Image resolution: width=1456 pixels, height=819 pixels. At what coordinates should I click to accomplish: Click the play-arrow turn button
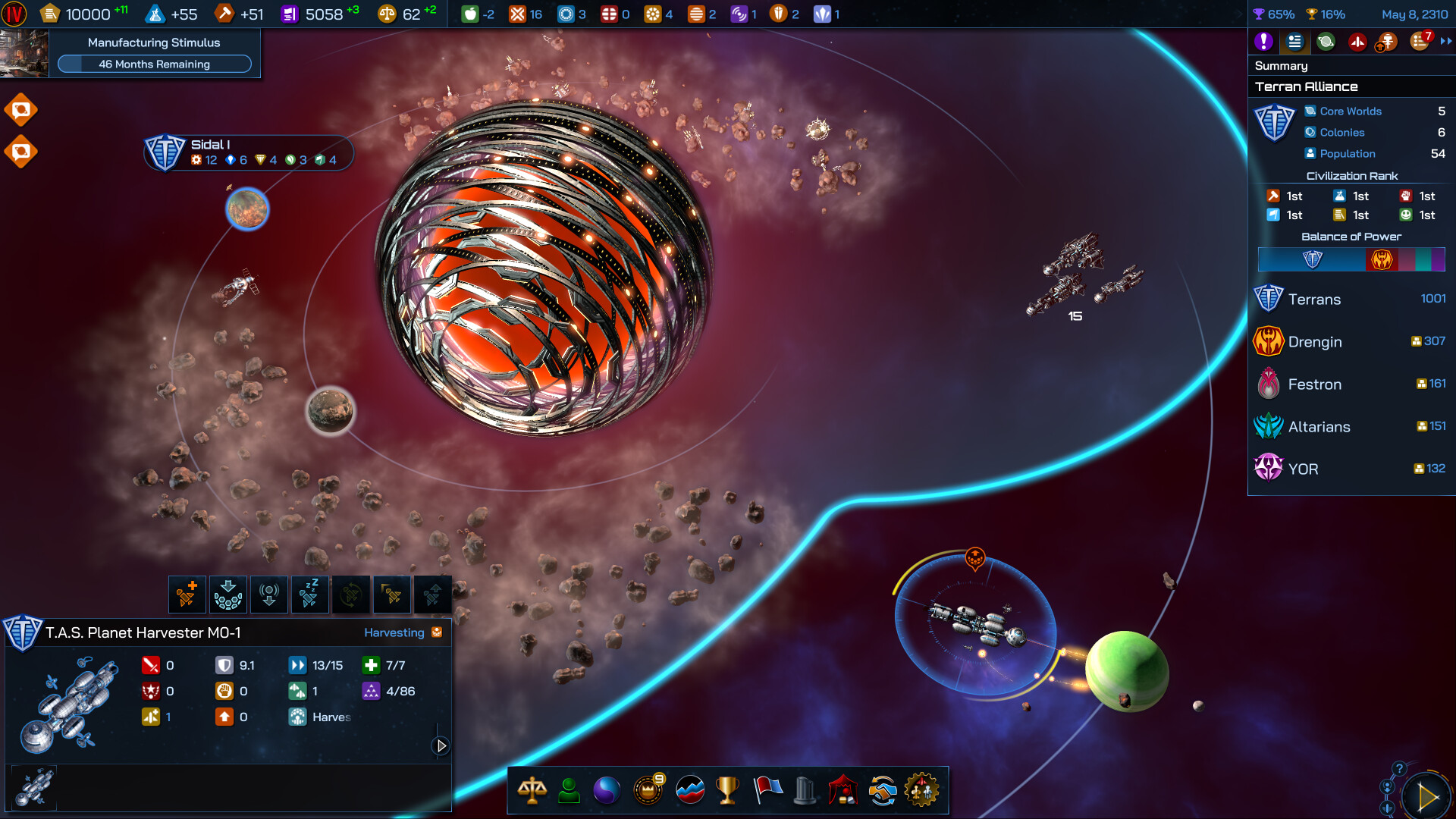[x=1427, y=796]
